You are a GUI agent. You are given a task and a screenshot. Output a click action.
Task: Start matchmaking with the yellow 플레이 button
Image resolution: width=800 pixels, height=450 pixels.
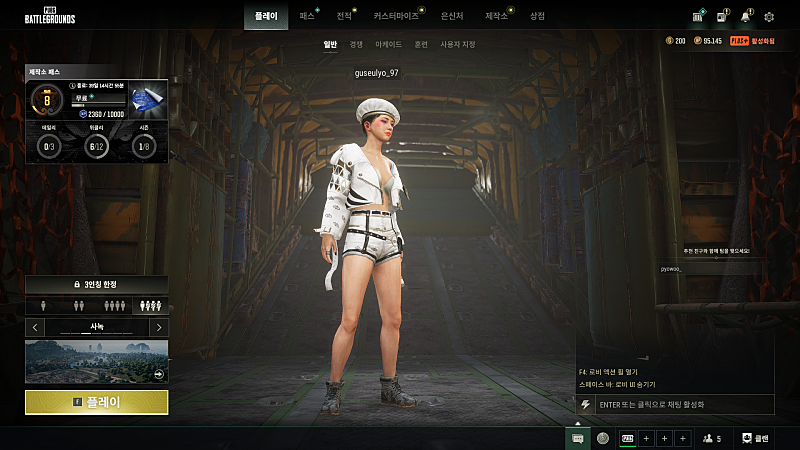[x=97, y=402]
